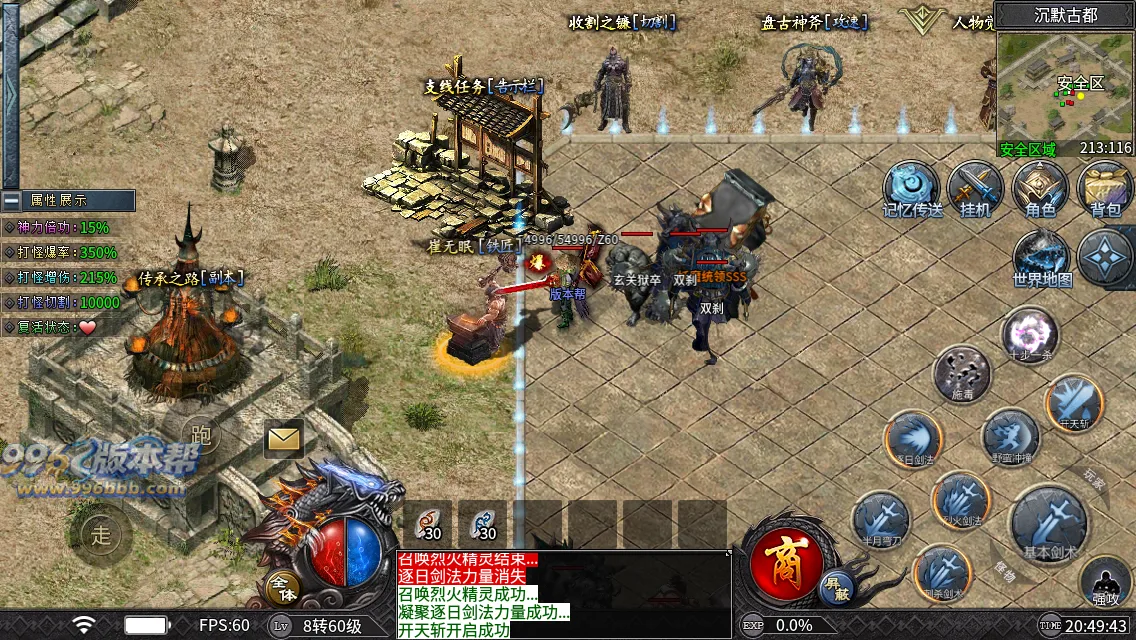Use the 野蛮冲撞 charge skill

click(1010, 436)
